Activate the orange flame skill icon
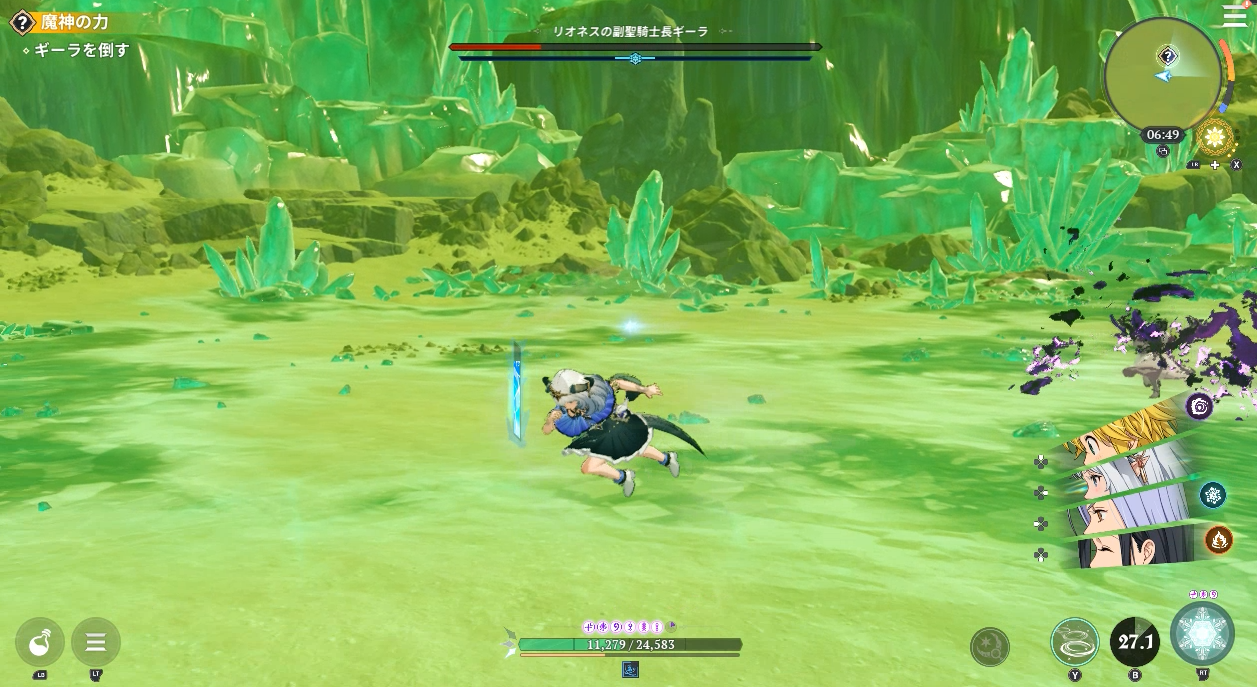 pyautogui.click(x=1218, y=540)
